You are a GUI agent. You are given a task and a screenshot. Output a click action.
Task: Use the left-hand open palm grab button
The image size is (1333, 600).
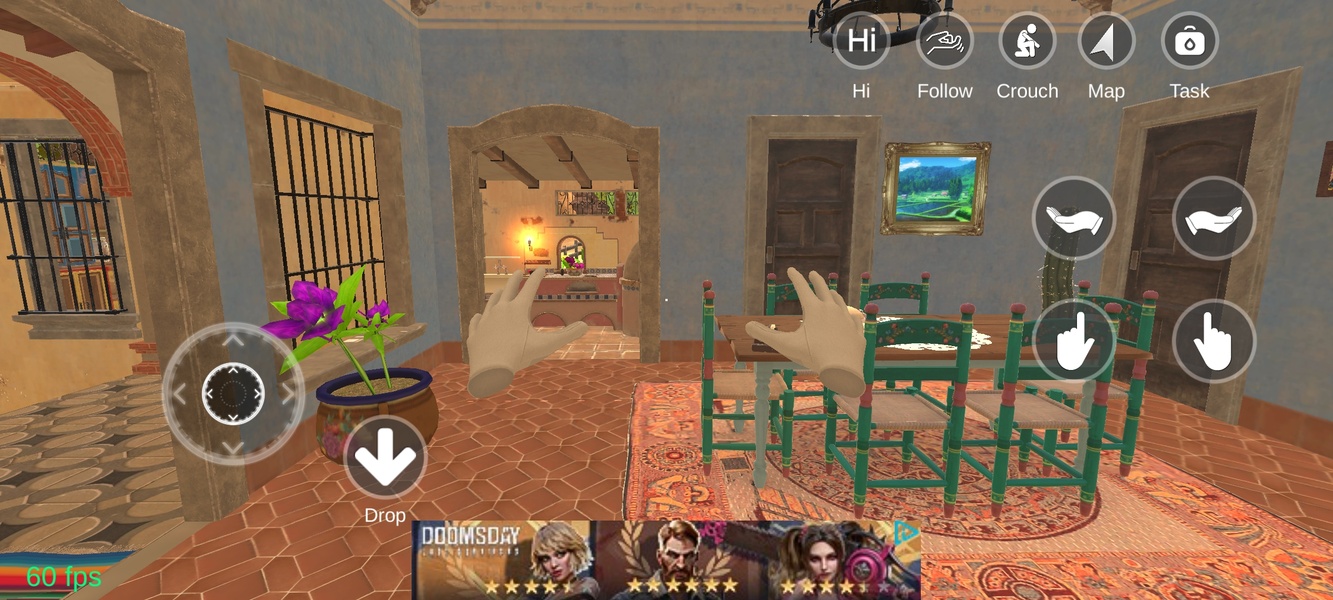1074,218
